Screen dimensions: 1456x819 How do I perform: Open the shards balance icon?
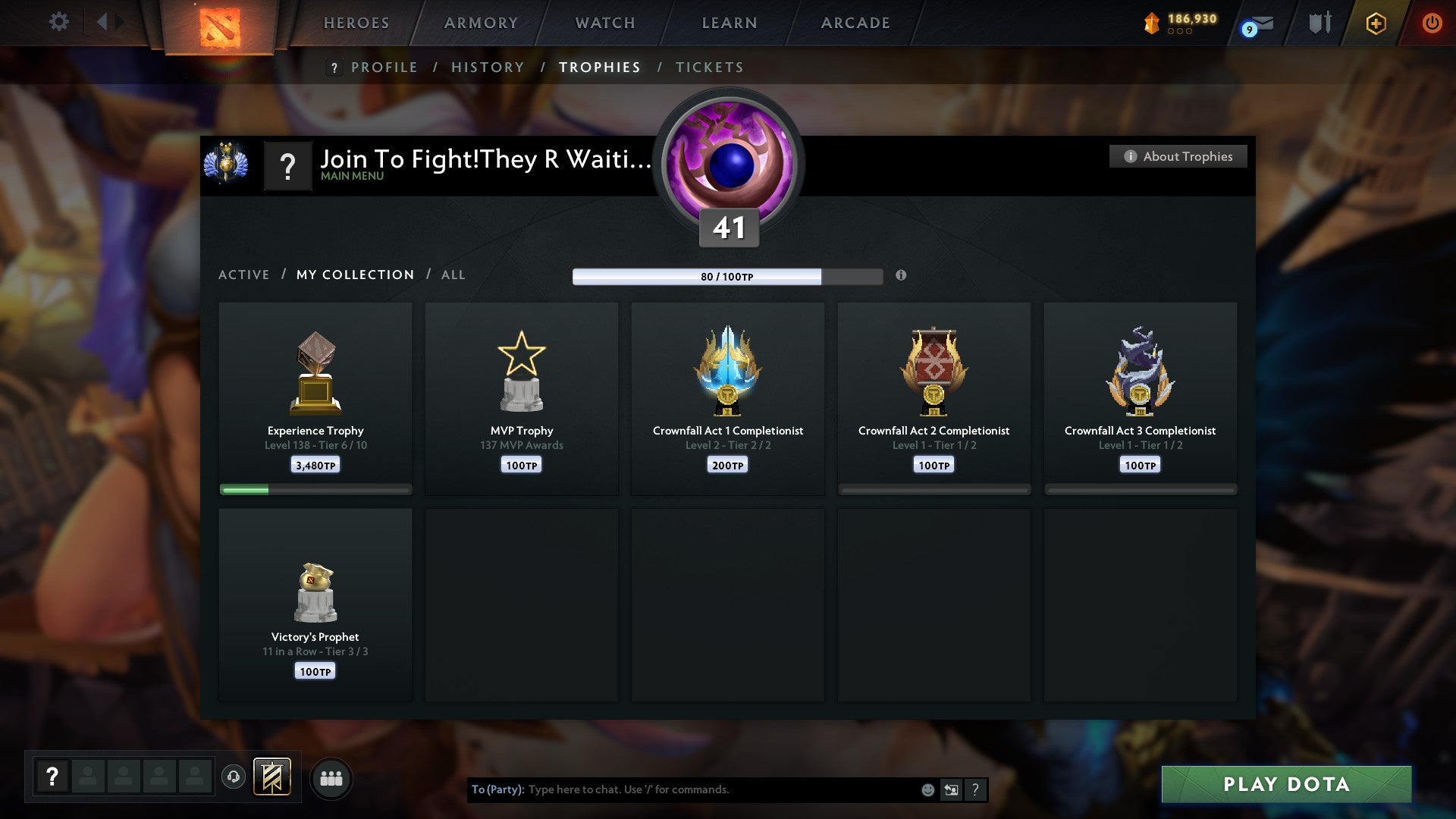point(1150,23)
